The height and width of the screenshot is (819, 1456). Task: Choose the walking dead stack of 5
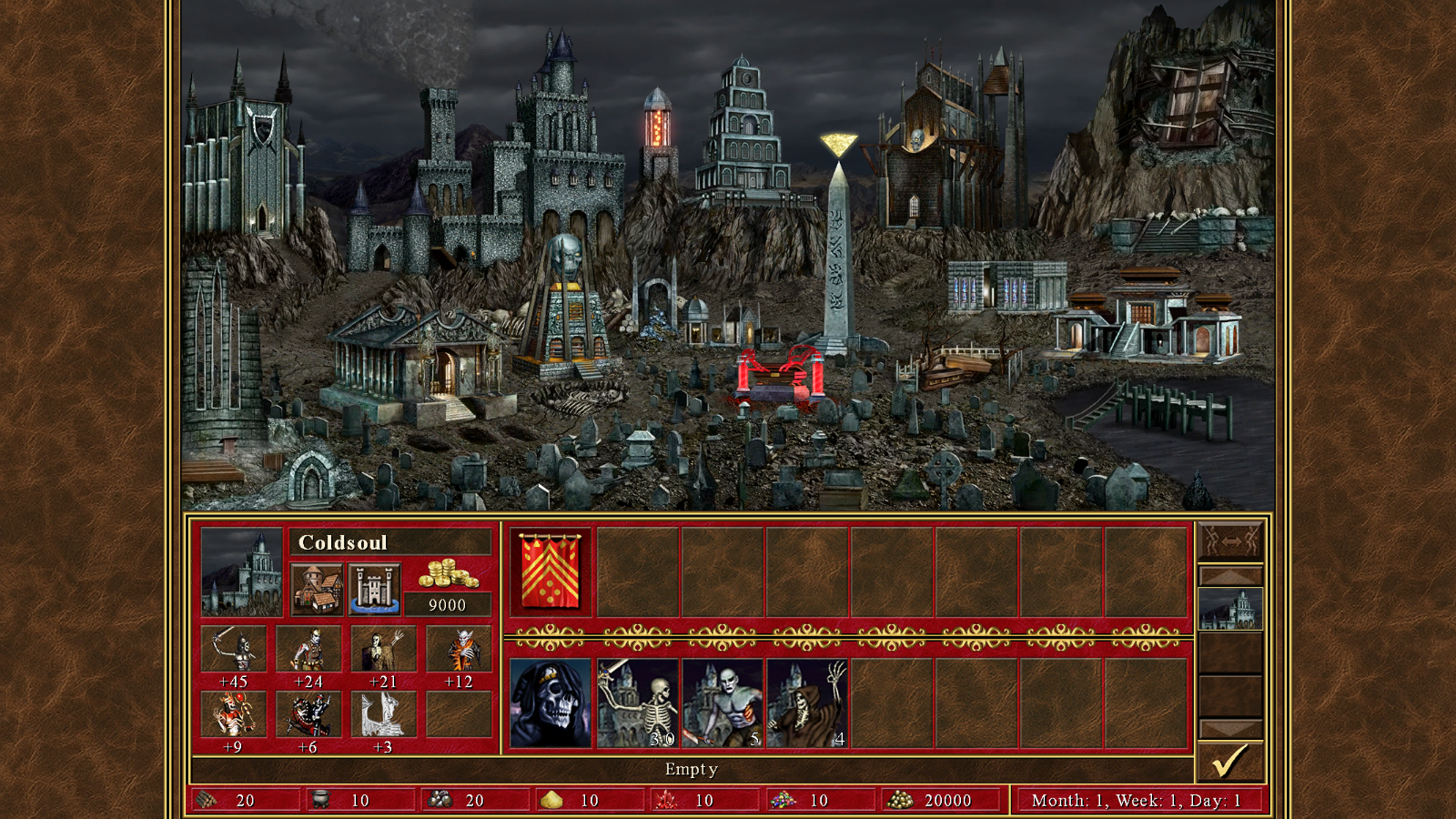point(723,703)
